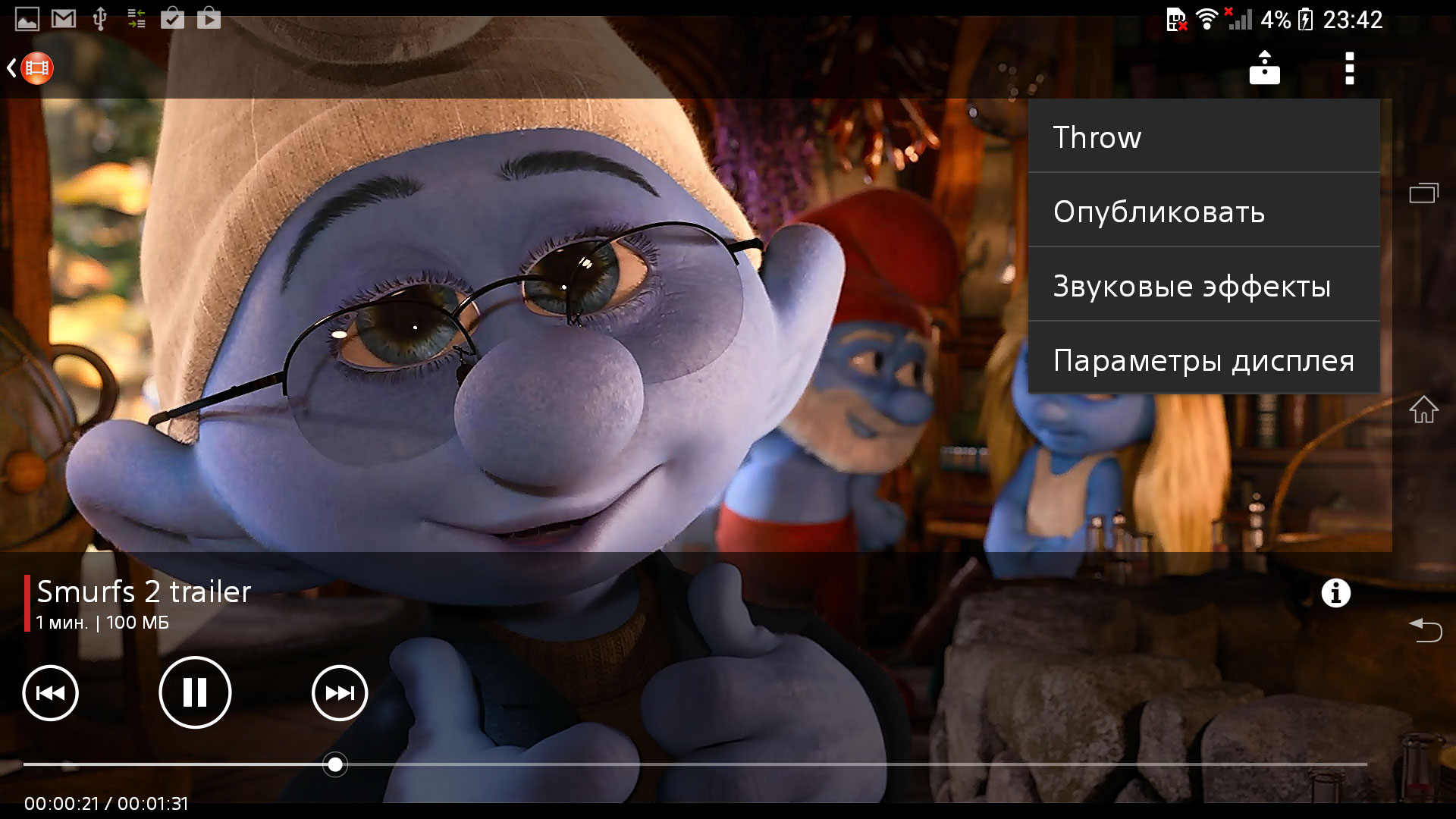
Task: Open Звуковые эффекты sound effects option
Action: 1203,286
